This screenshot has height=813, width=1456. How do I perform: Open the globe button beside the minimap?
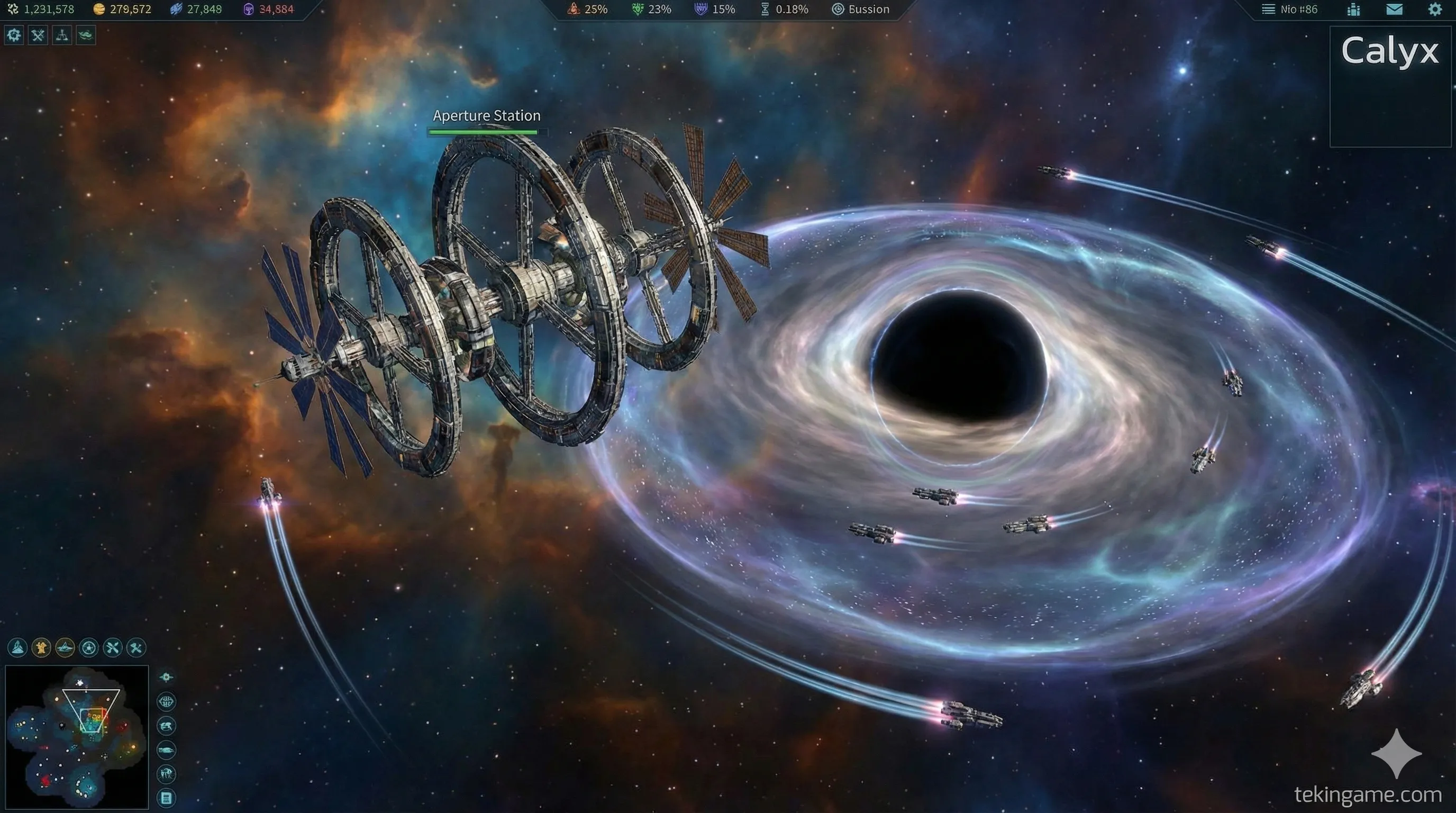click(x=166, y=702)
